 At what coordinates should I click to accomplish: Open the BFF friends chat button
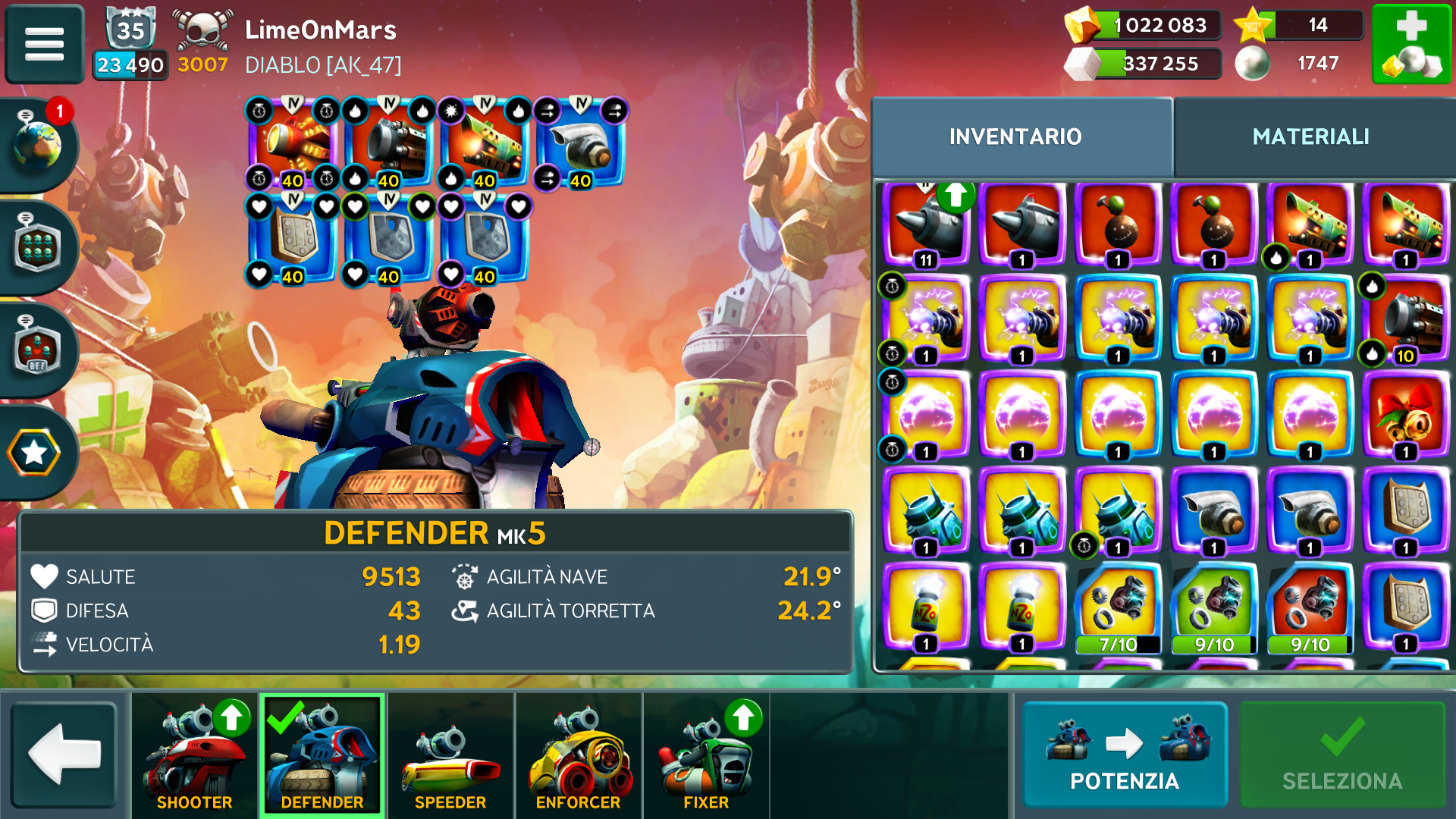pos(38,350)
